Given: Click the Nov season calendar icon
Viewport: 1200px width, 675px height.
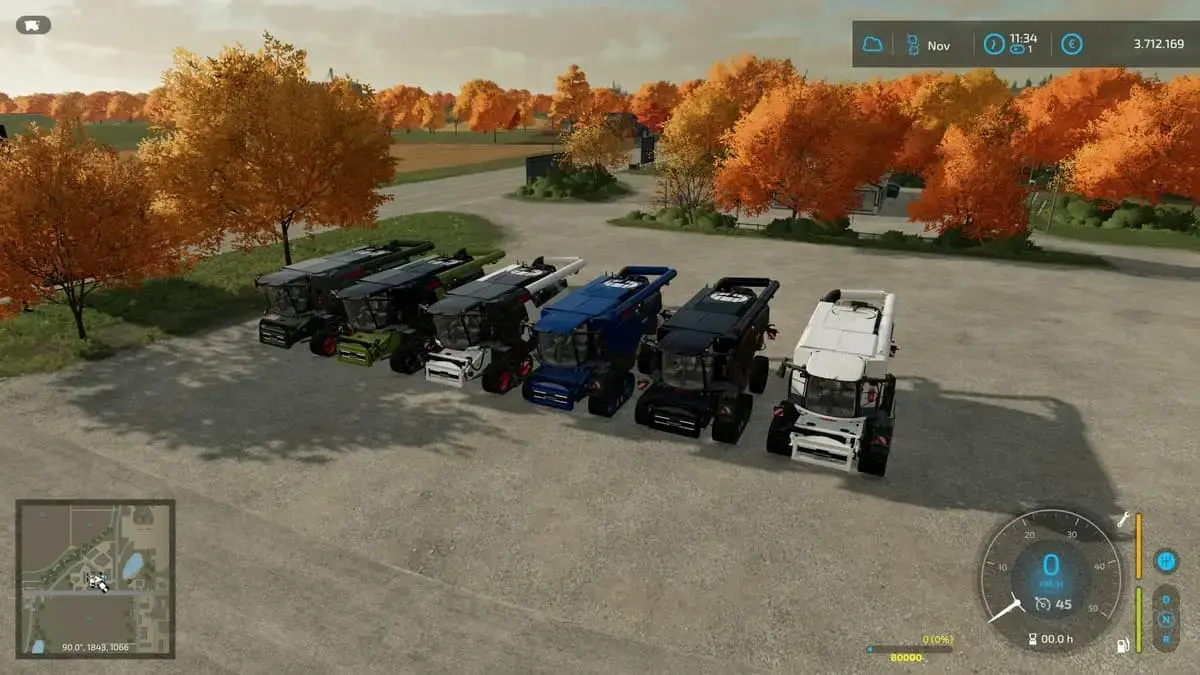Looking at the screenshot, I should click(912, 45).
